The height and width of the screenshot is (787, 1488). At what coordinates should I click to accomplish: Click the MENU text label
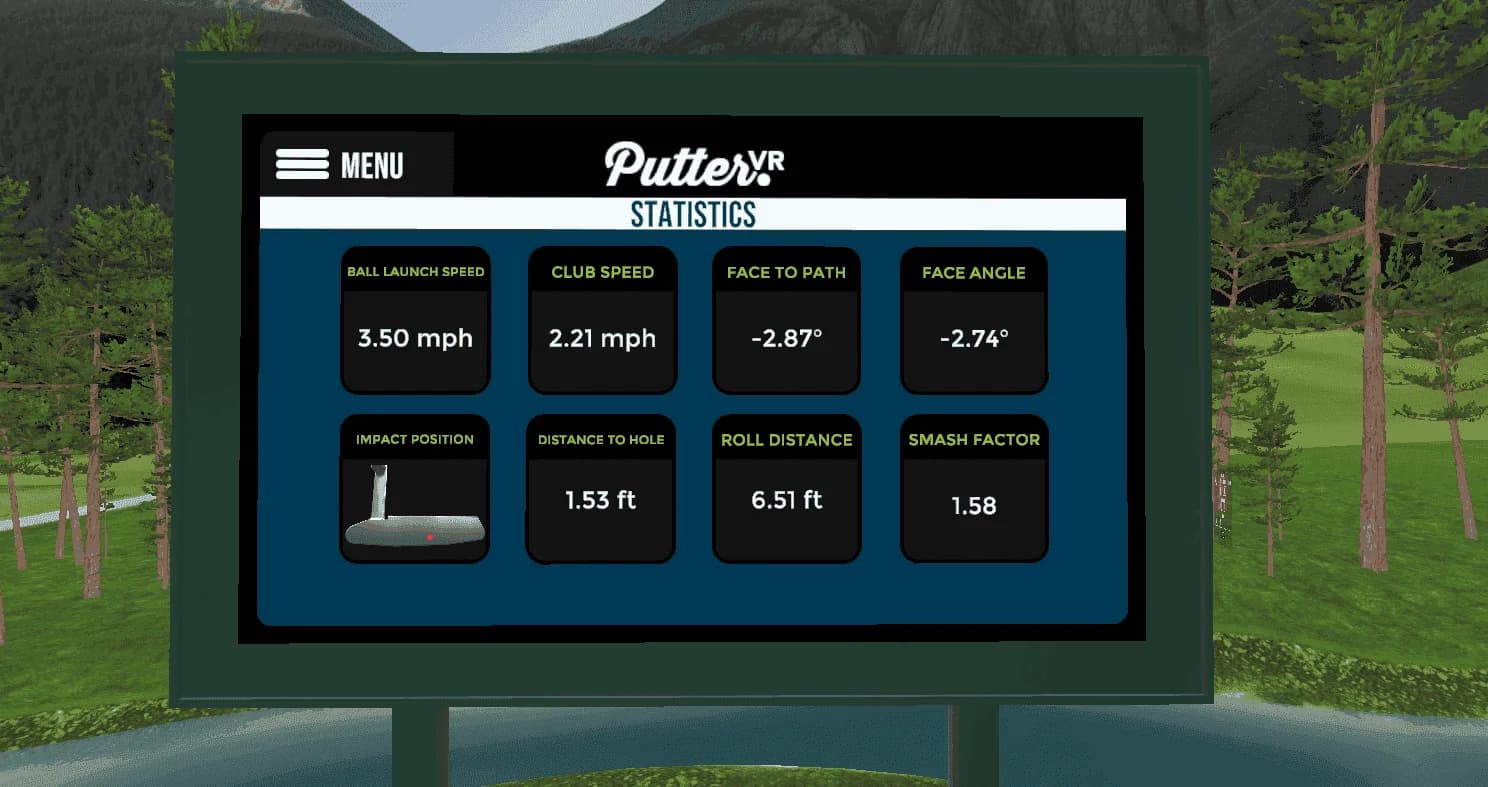[x=375, y=164]
